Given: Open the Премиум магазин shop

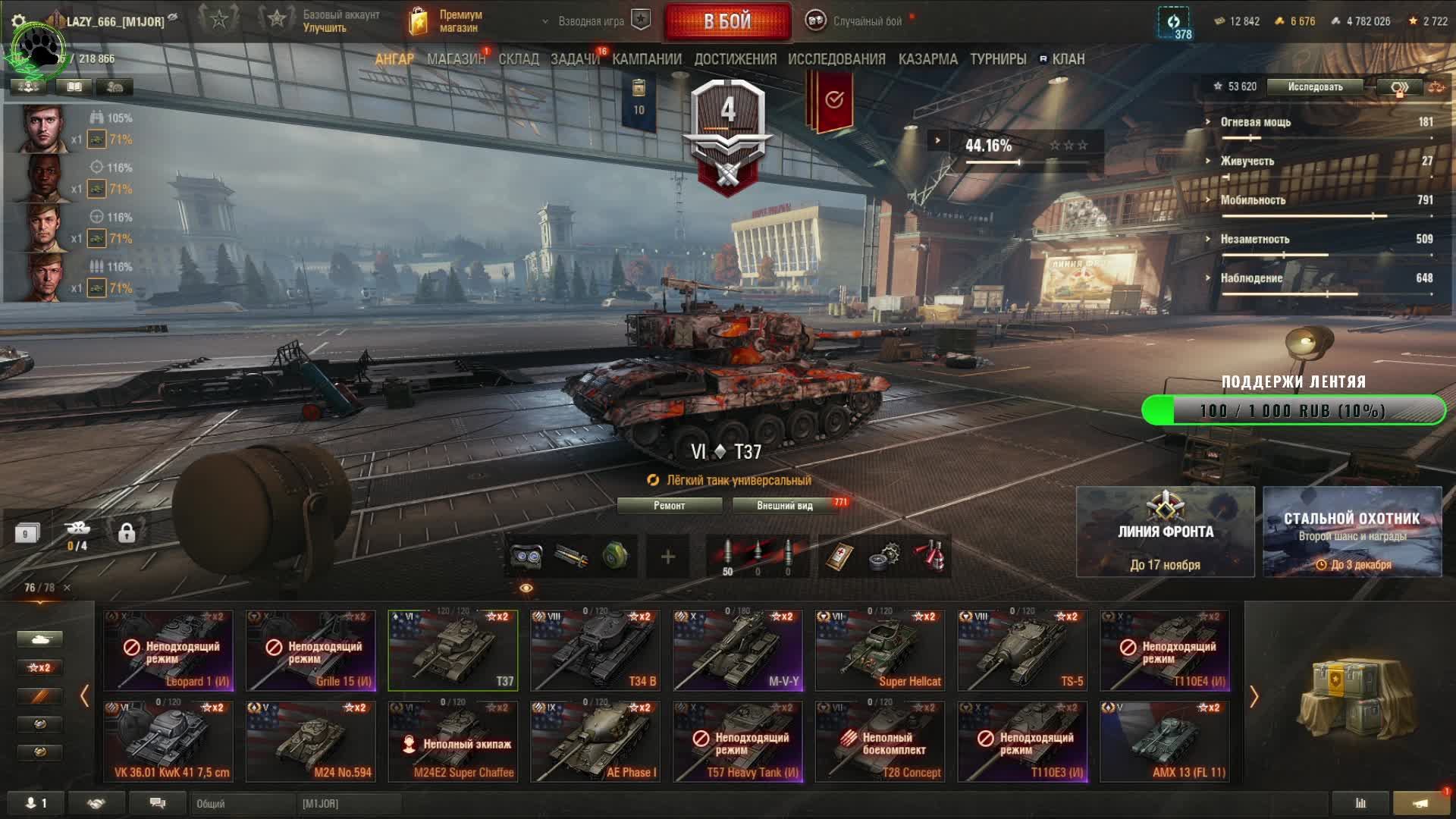Looking at the screenshot, I should [x=447, y=21].
